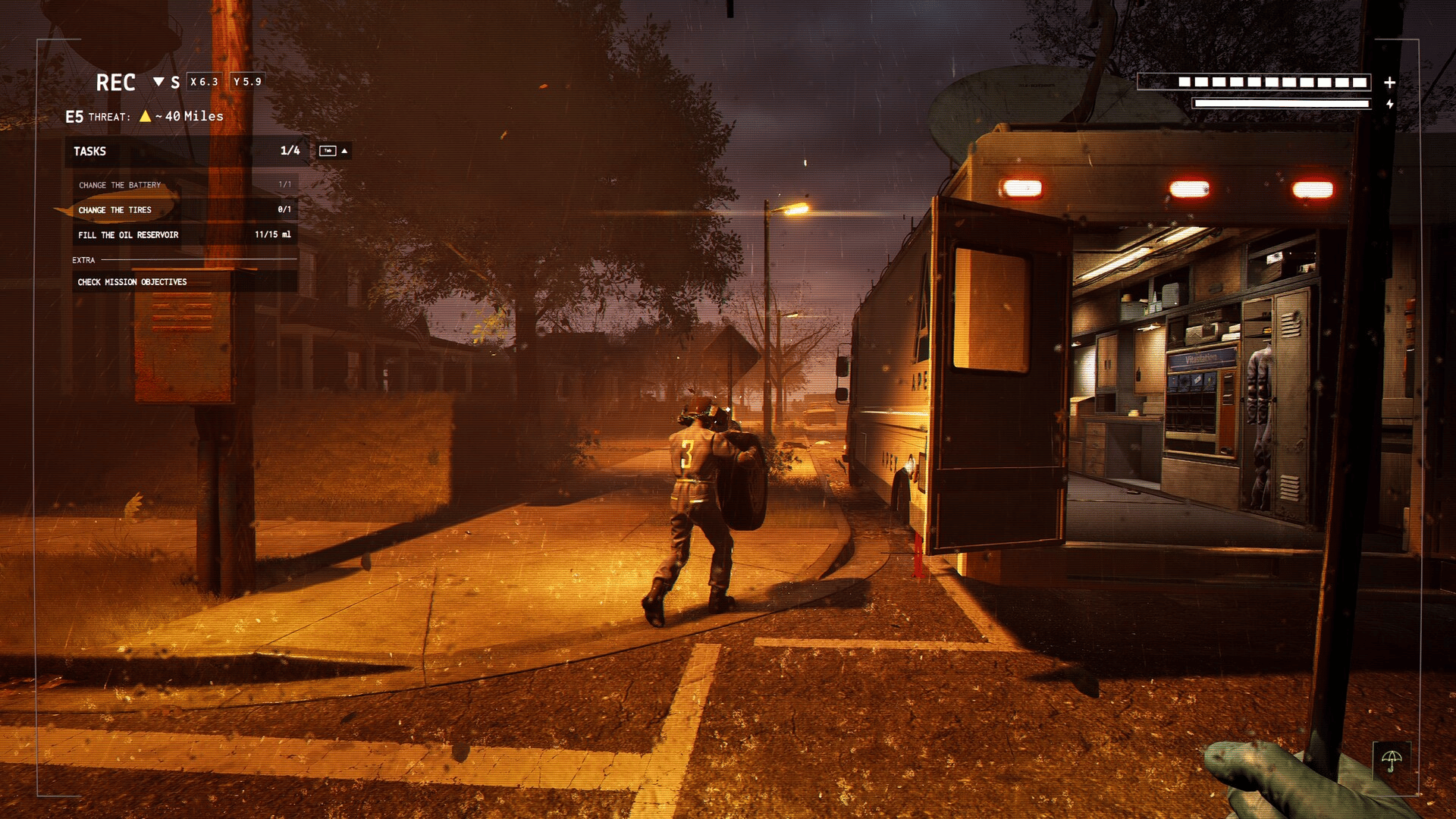Select the Change the Tires task
This screenshot has height=819, width=1456.
[115, 210]
